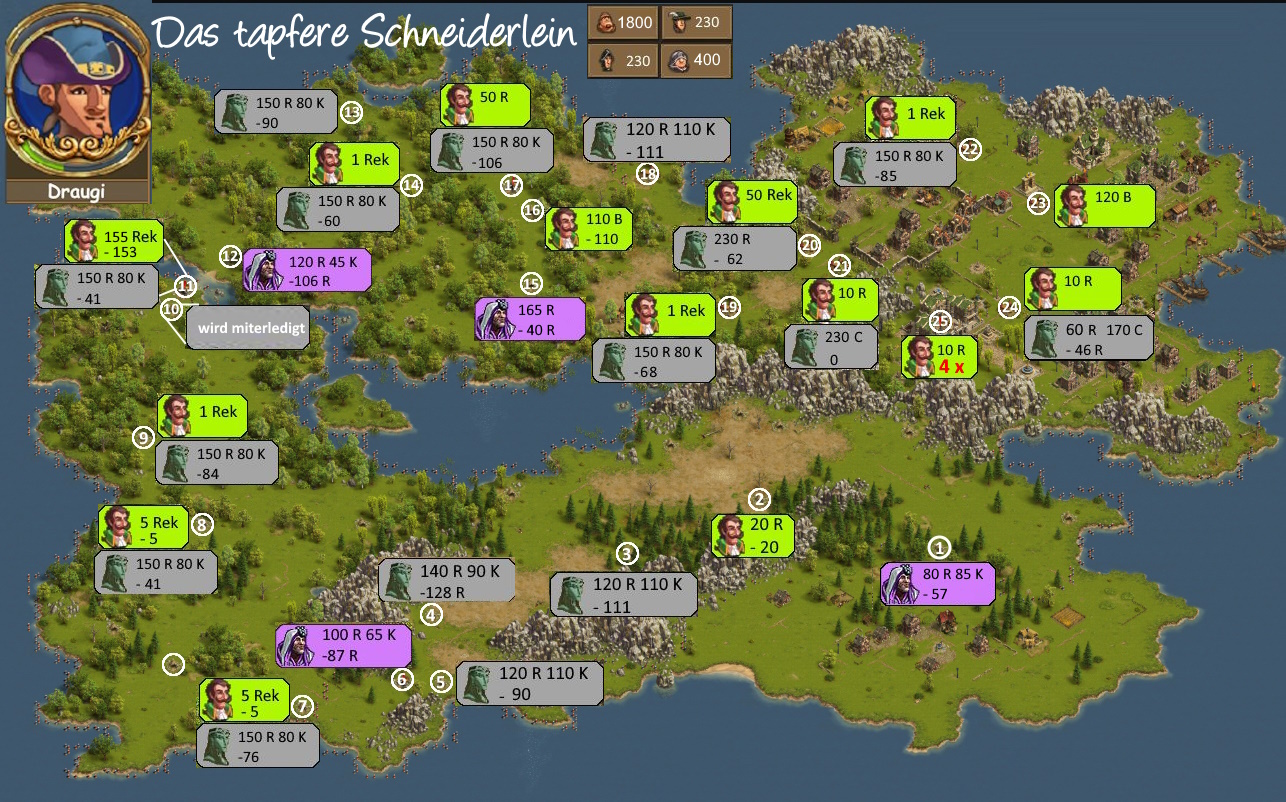
Task: Select camp marker number 18
Action: [648, 174]
